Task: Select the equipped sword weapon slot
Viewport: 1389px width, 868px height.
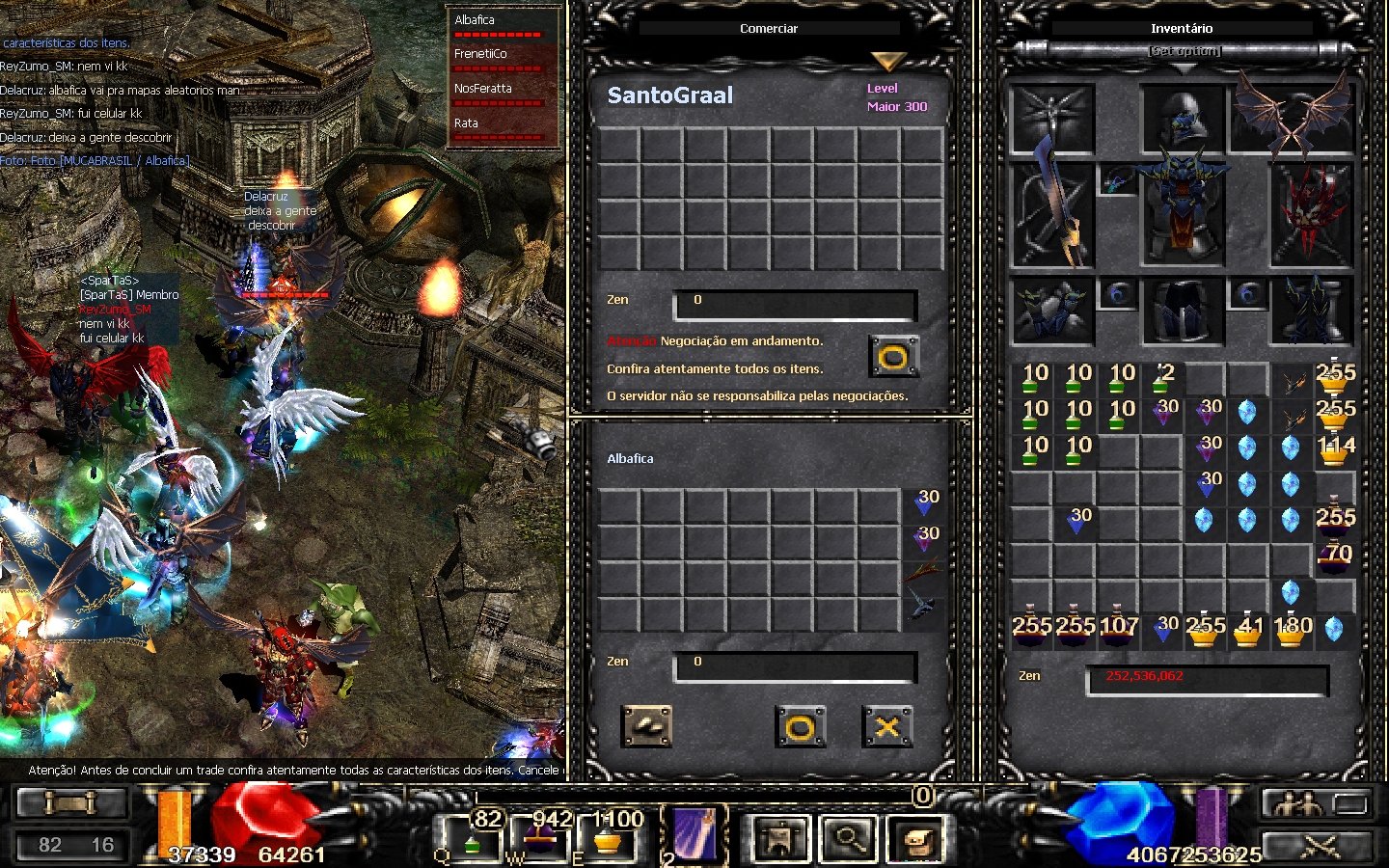Action: (1051, 212)
